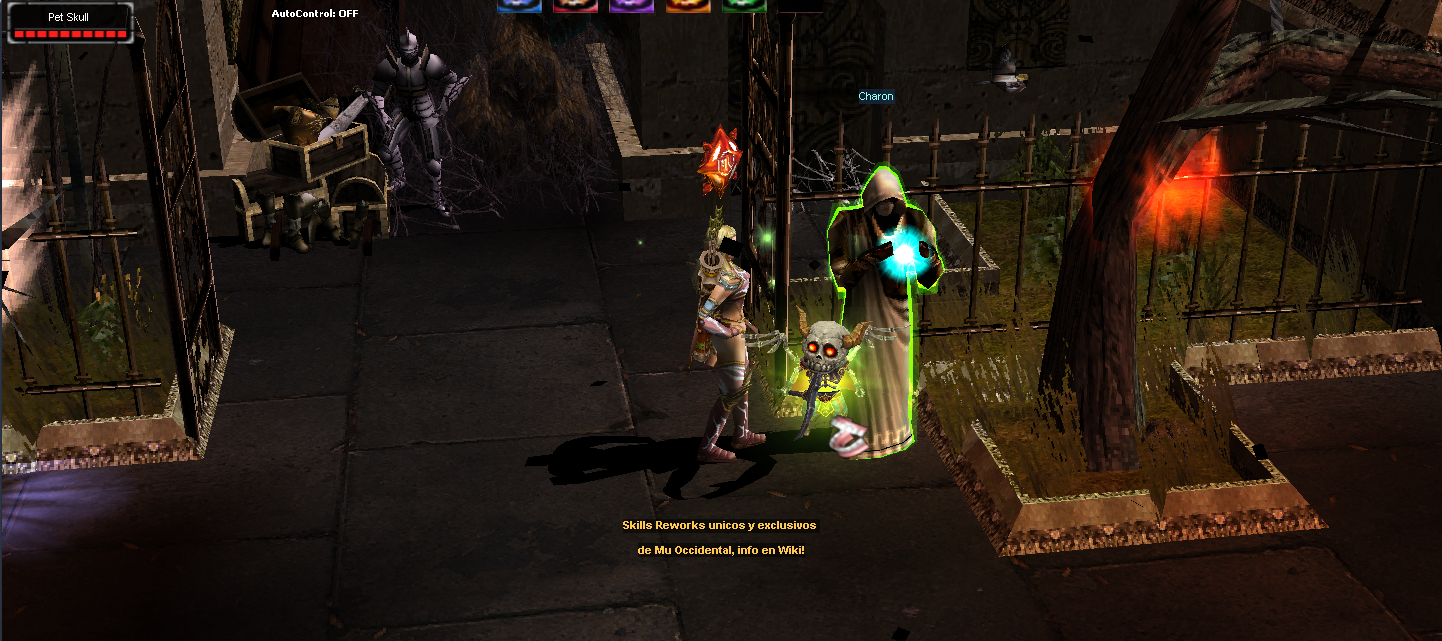
Task: Select the orange buff icon
Action: click(687, 5)
